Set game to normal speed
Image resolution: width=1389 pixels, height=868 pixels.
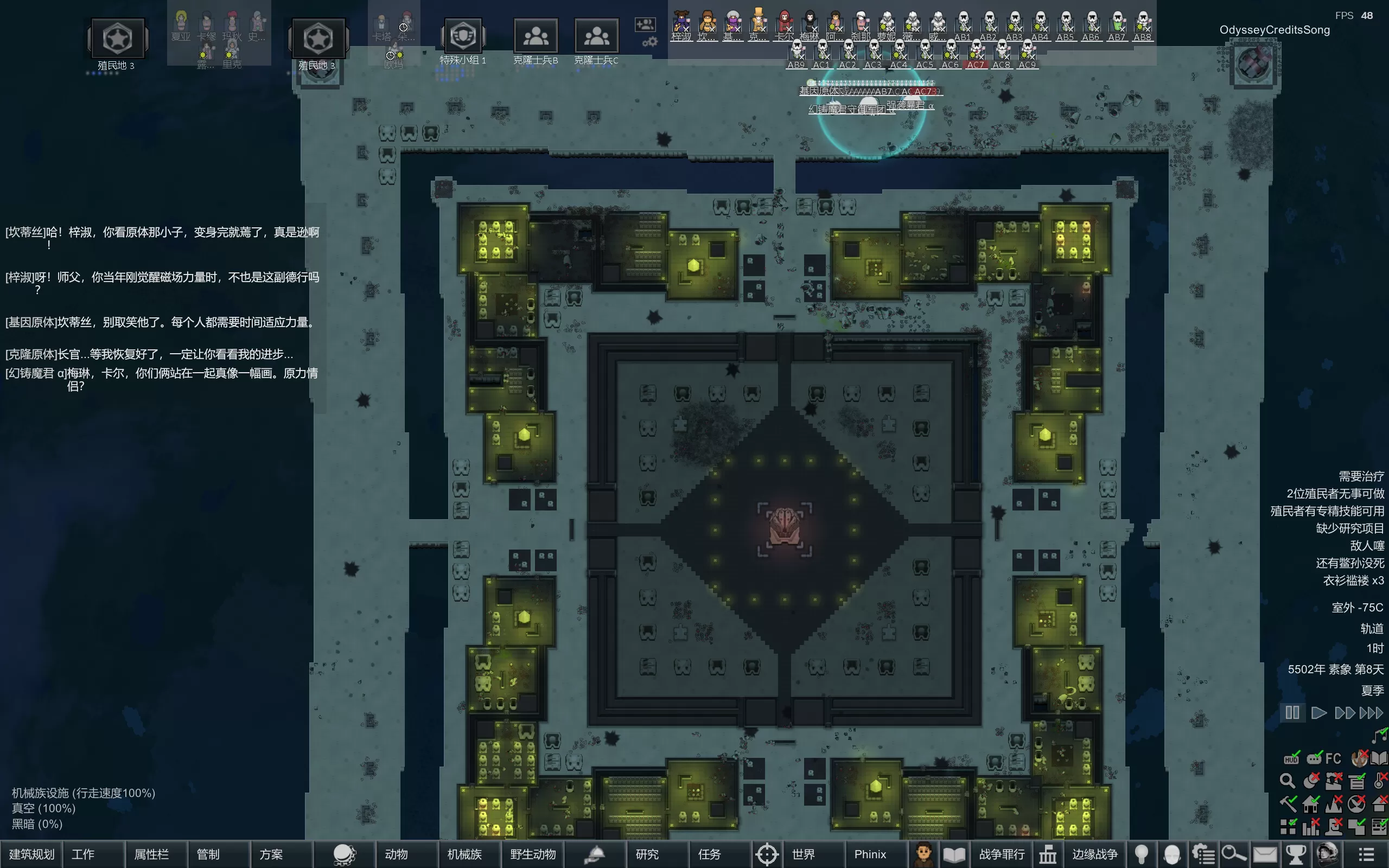point(1319,713)
